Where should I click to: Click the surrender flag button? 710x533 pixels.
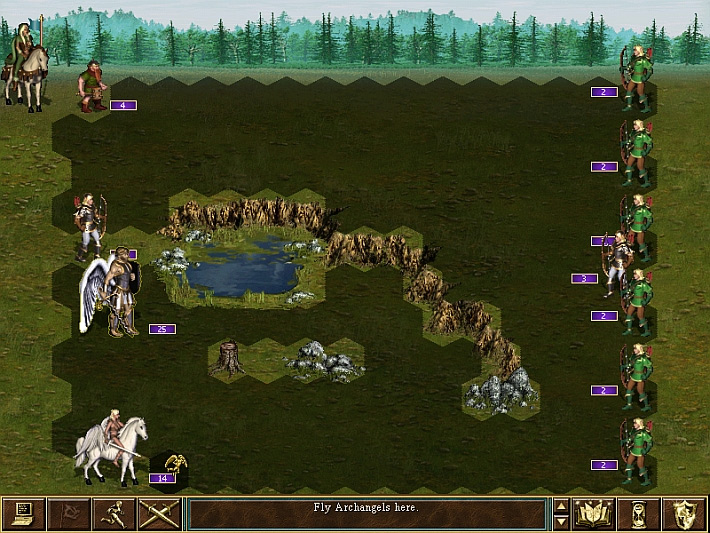tap(69, 514)
